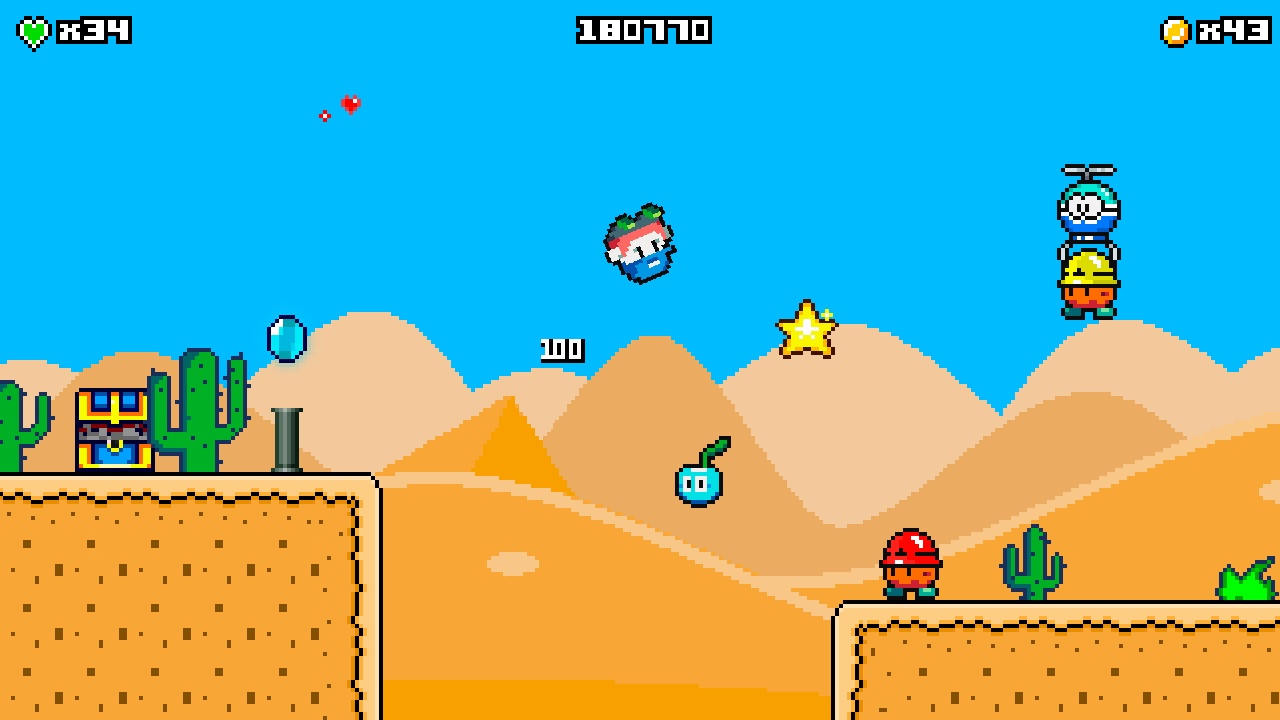1280x720 pixels.
Task: Click the treasure chest on the ledge
Action: pos(112,428)
